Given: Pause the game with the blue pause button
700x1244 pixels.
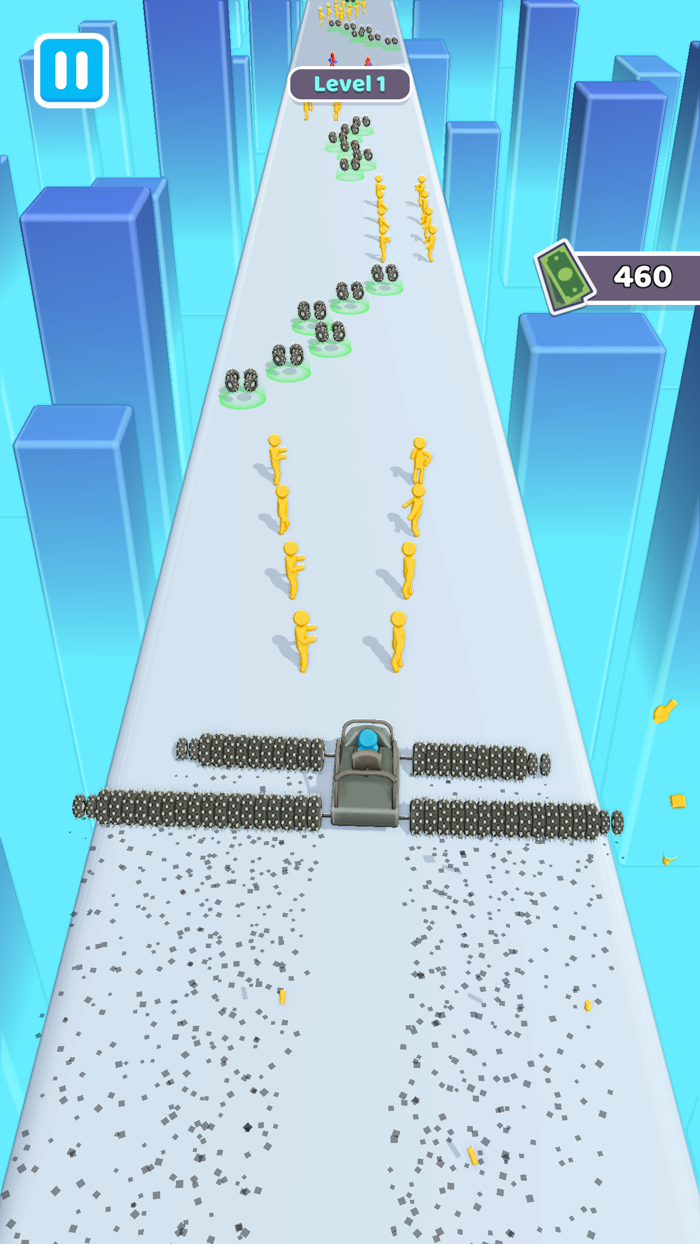Looking at the screenshot, I should (x=71, y=70).
